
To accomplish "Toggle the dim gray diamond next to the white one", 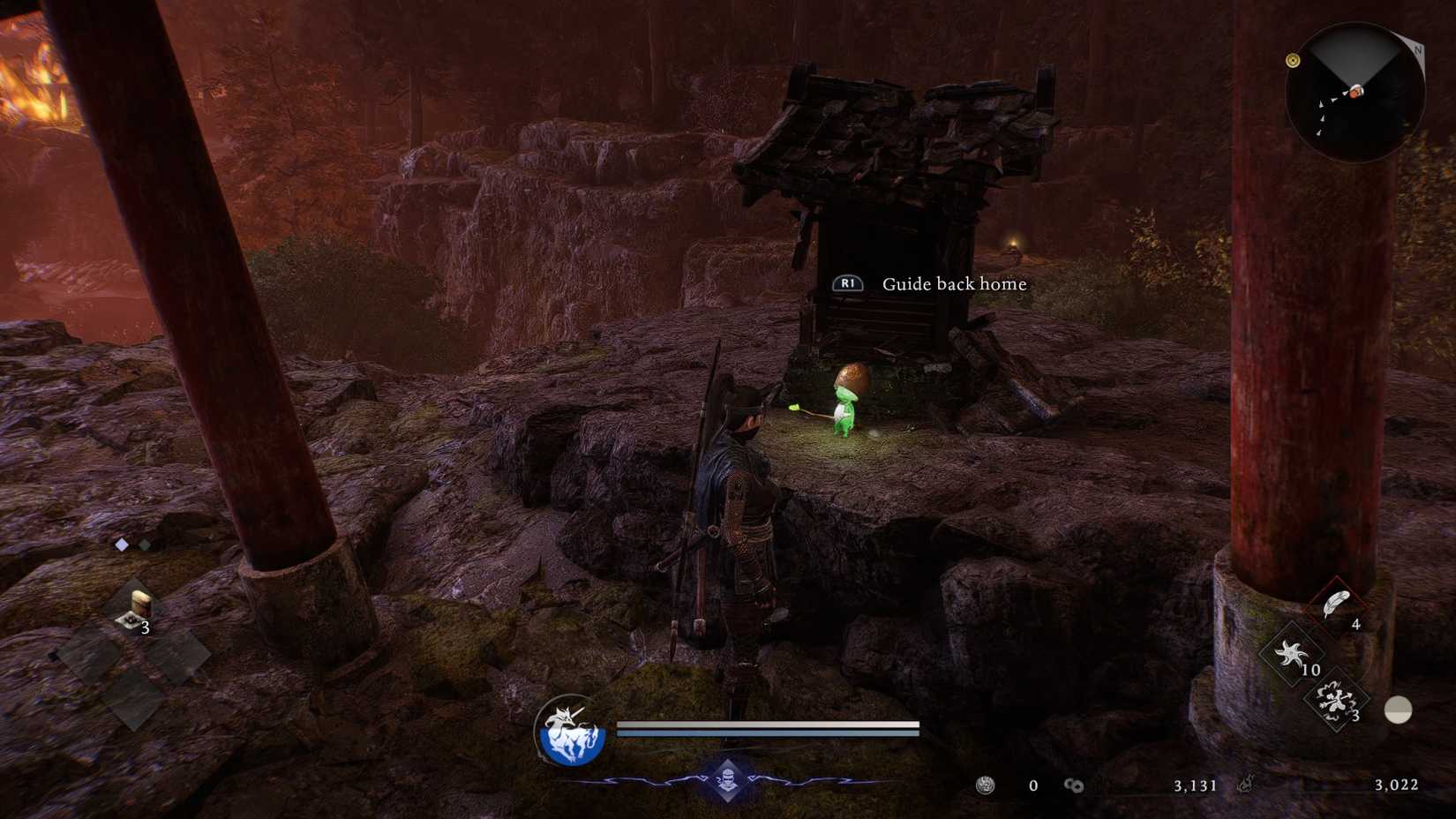I will pyautogui.click(x=145, y=545).
